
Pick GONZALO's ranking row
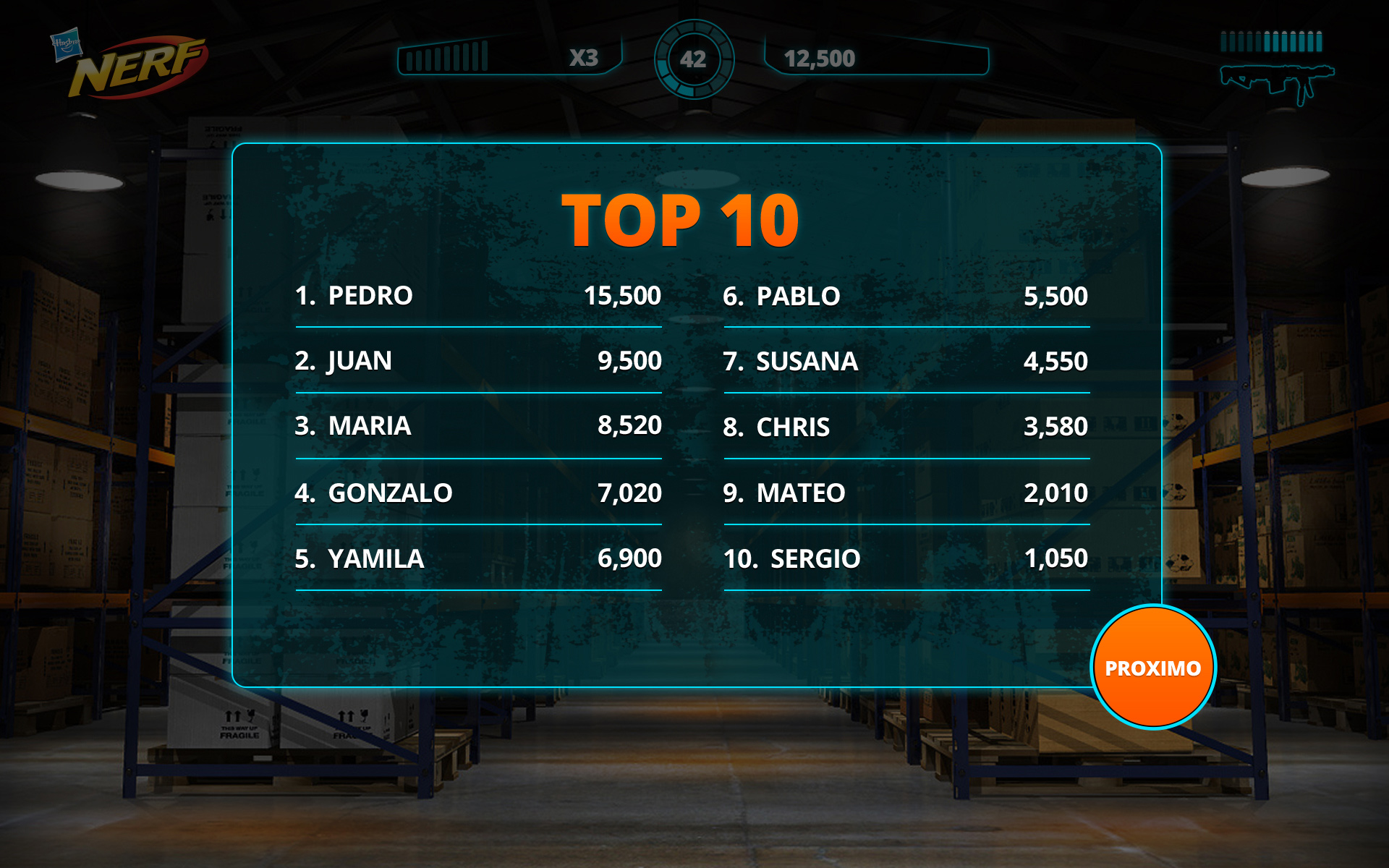tap(477, 493)
